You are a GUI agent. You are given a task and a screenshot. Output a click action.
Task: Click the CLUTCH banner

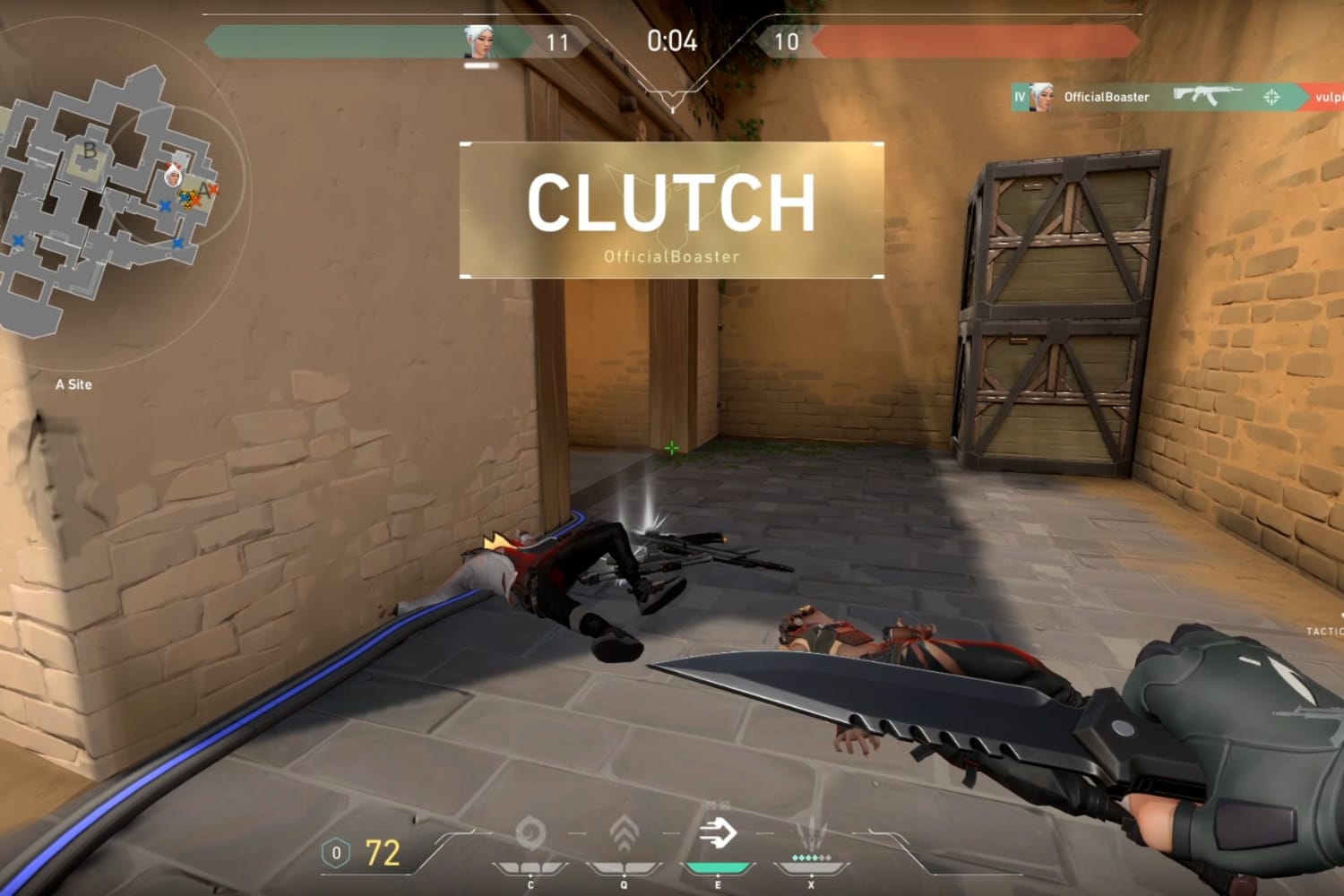tap(670, 202)
